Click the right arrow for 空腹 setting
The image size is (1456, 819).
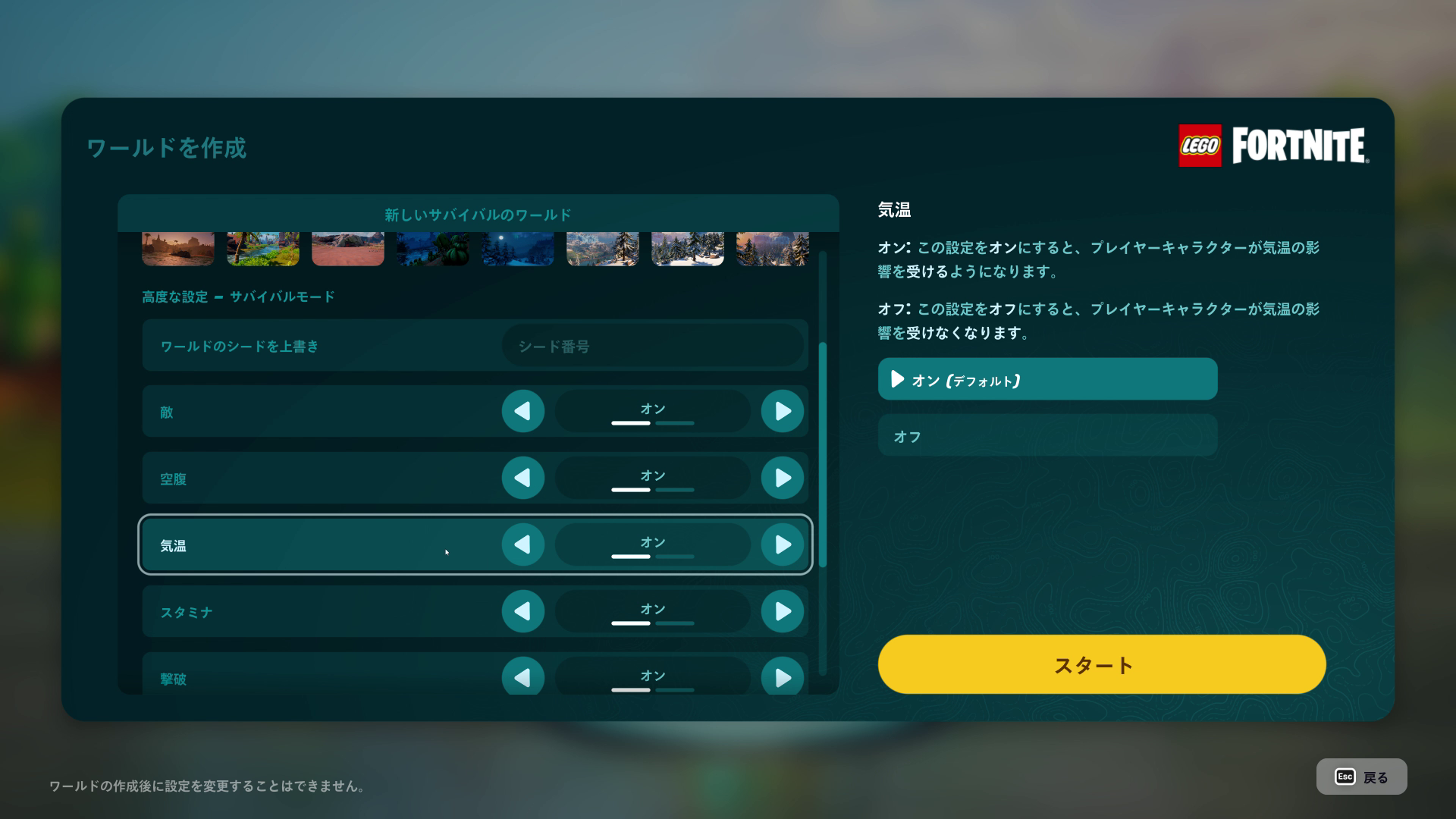(x=782, y=479)
